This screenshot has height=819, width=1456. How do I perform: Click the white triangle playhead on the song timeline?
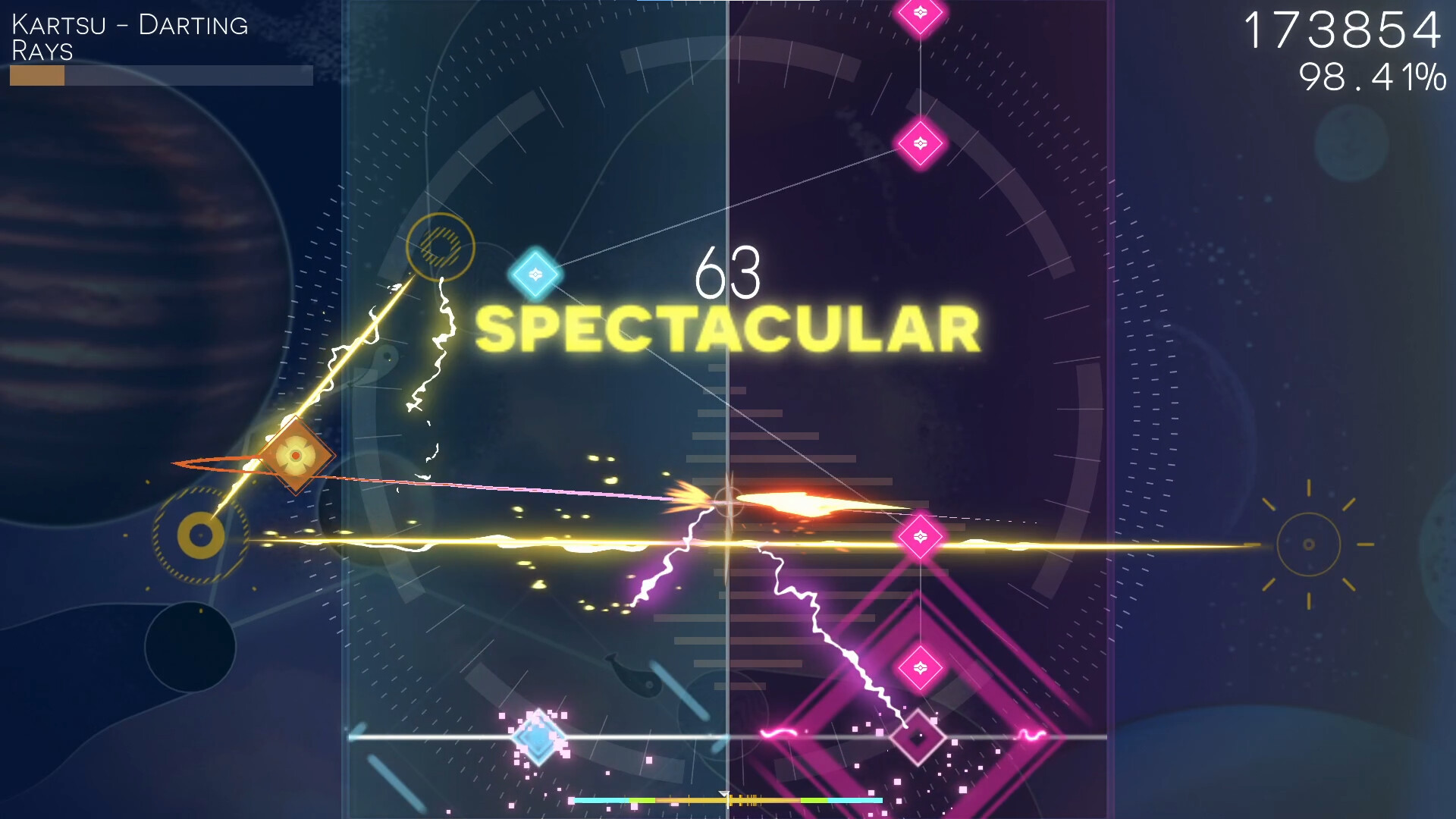click(724, 794)
